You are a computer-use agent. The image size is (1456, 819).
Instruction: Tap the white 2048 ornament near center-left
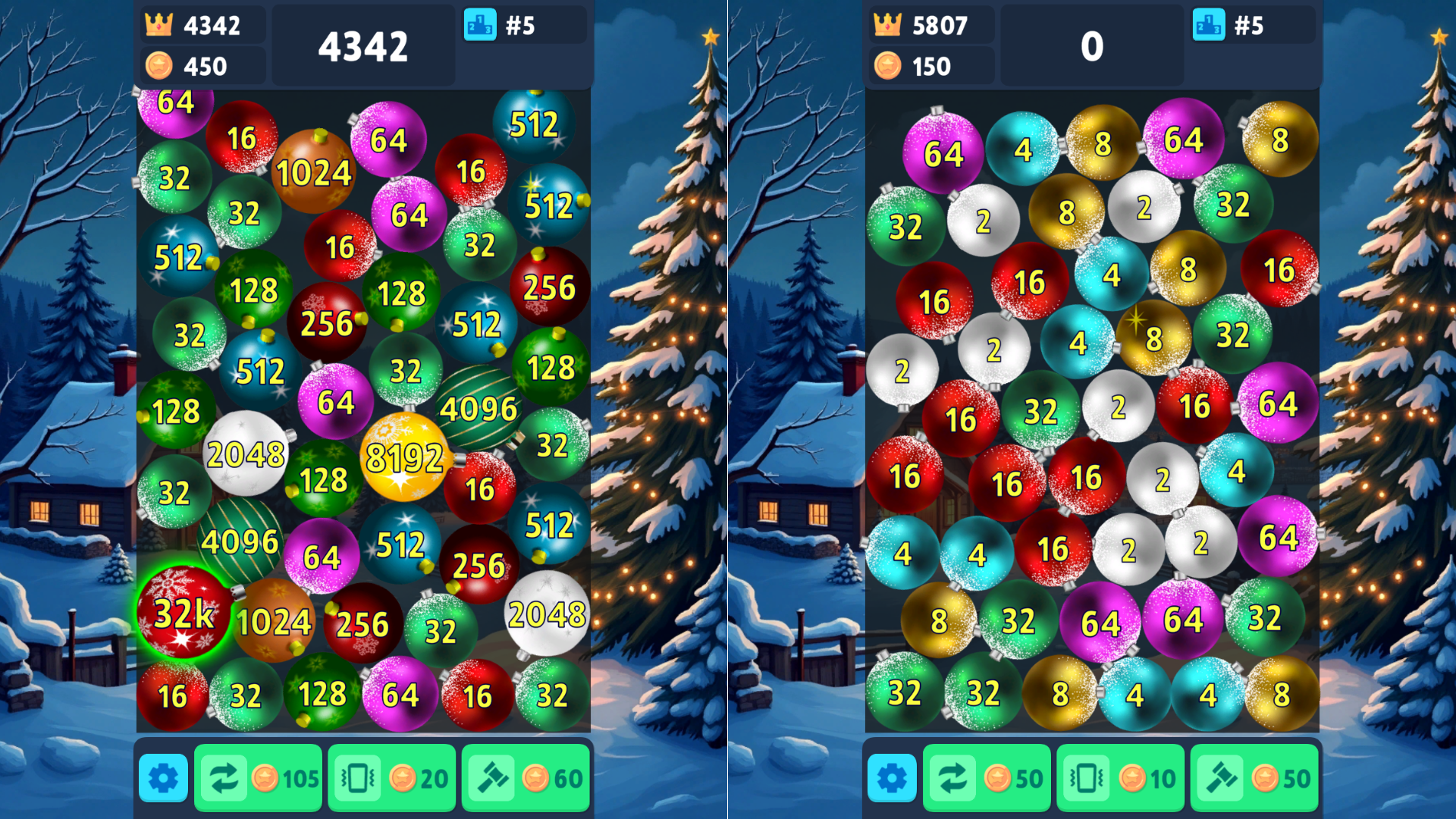tap(246, 452)
